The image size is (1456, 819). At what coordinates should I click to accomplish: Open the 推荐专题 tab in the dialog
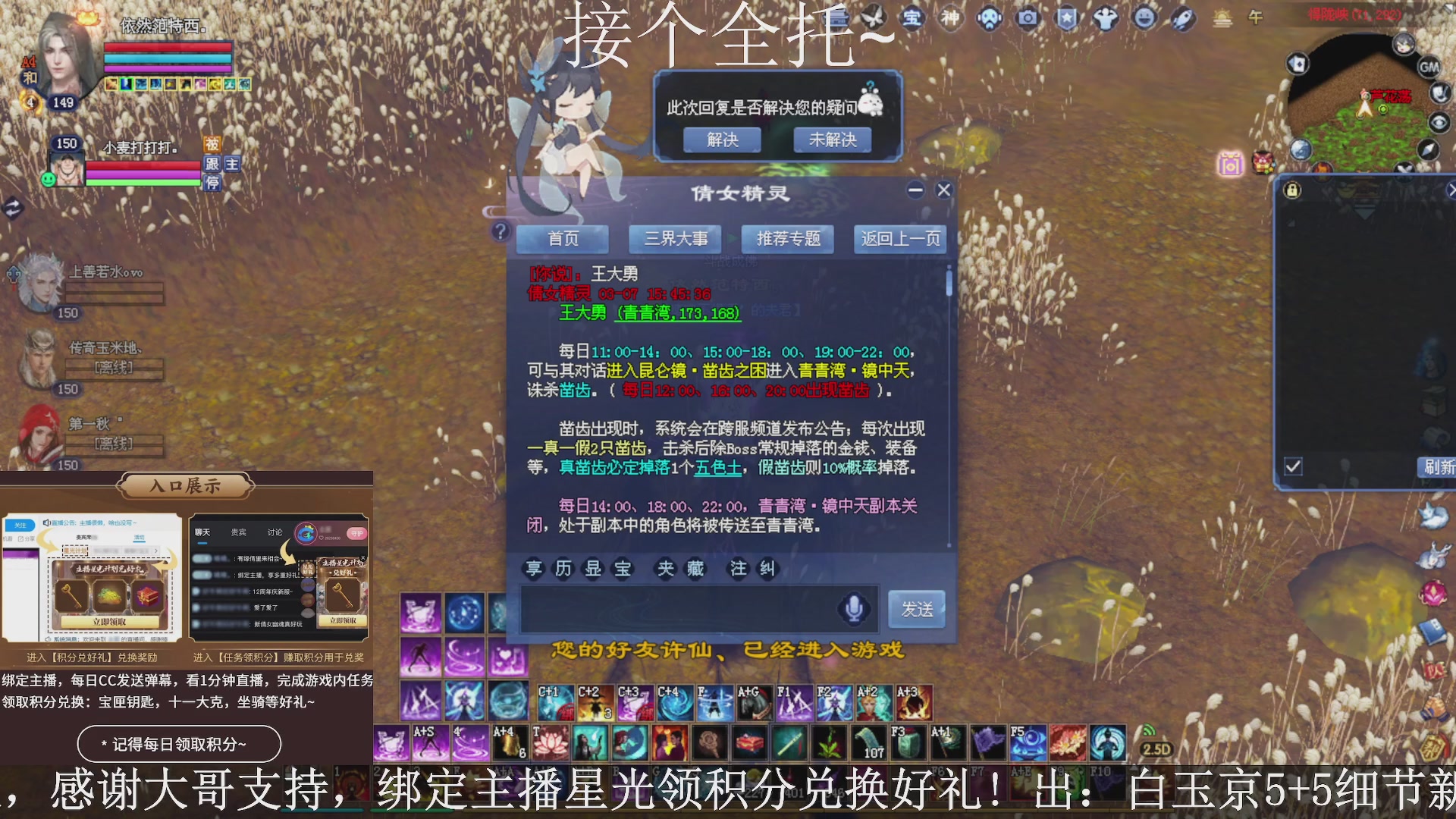click(786, 239)
